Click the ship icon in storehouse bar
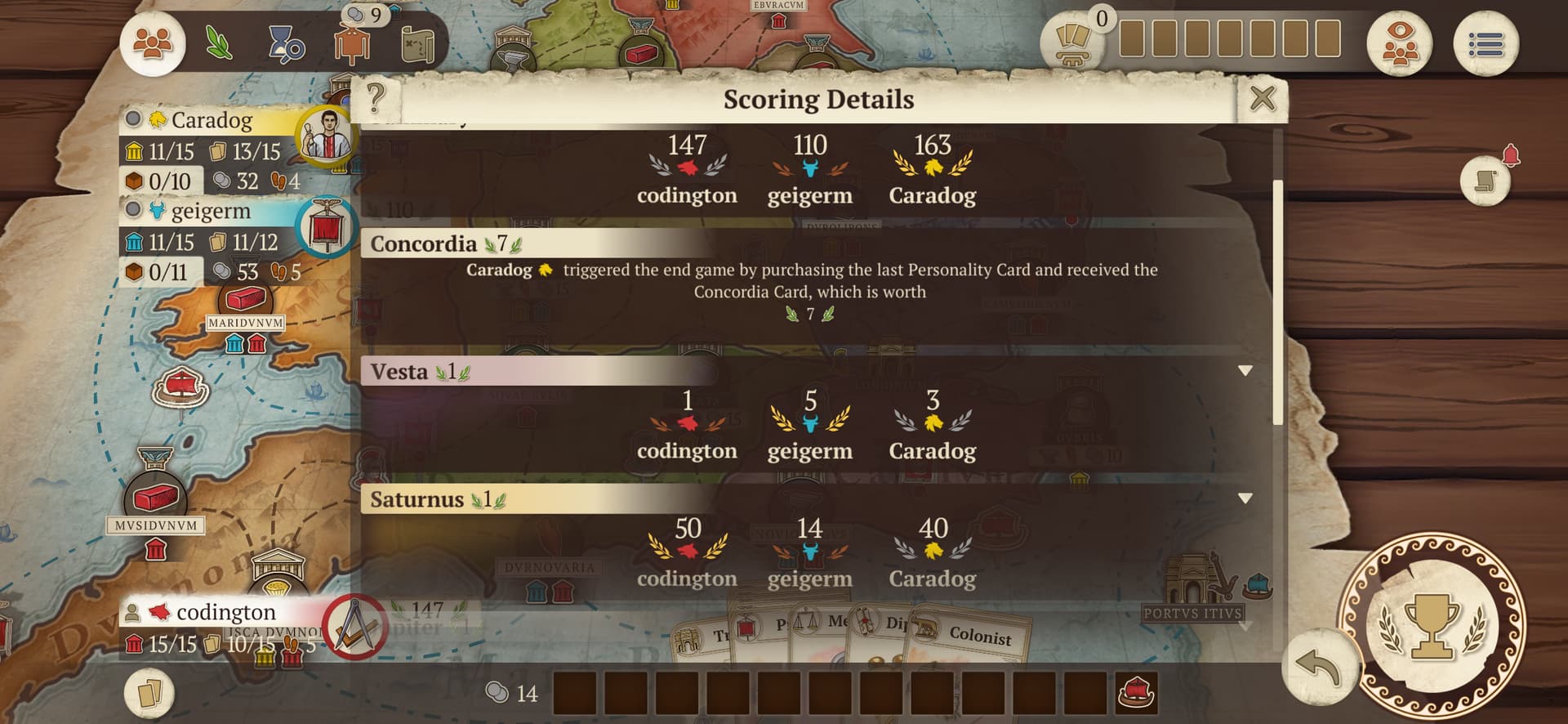Viewport: 1568px width, 724px height. tap(1135, 693)
